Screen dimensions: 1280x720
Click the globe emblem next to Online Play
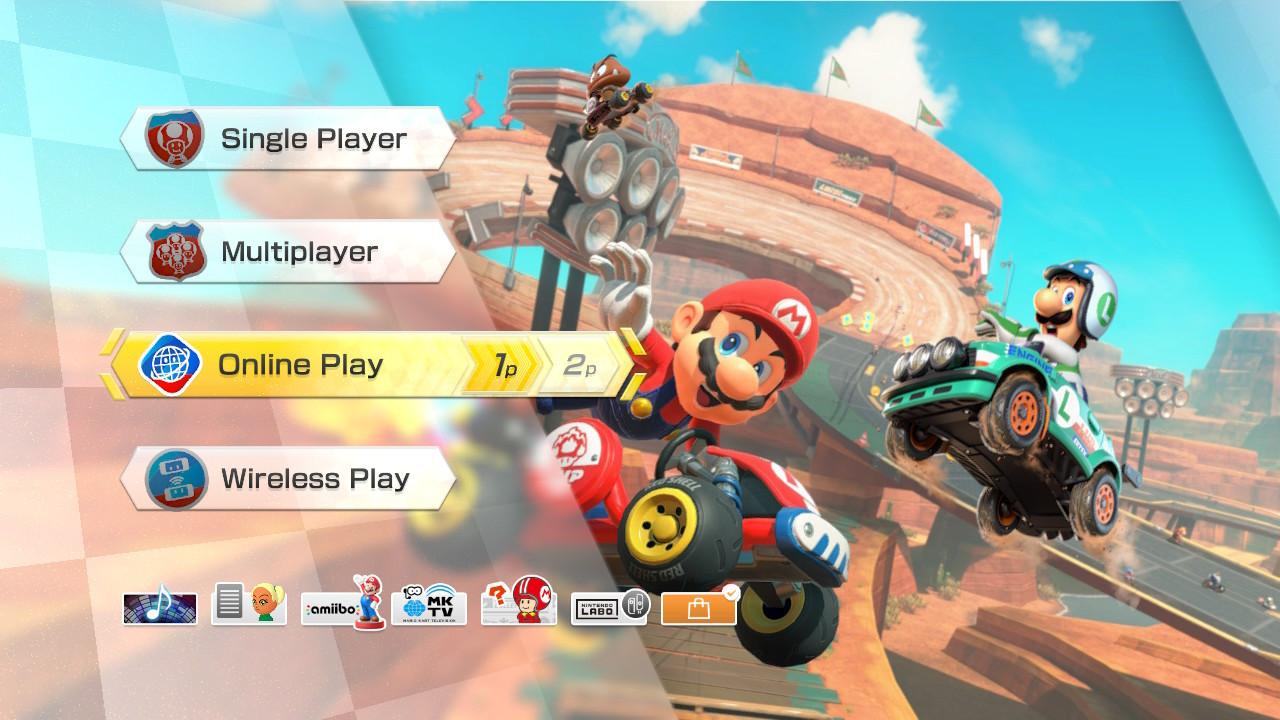pyautogui.click(x=170, y=364)
